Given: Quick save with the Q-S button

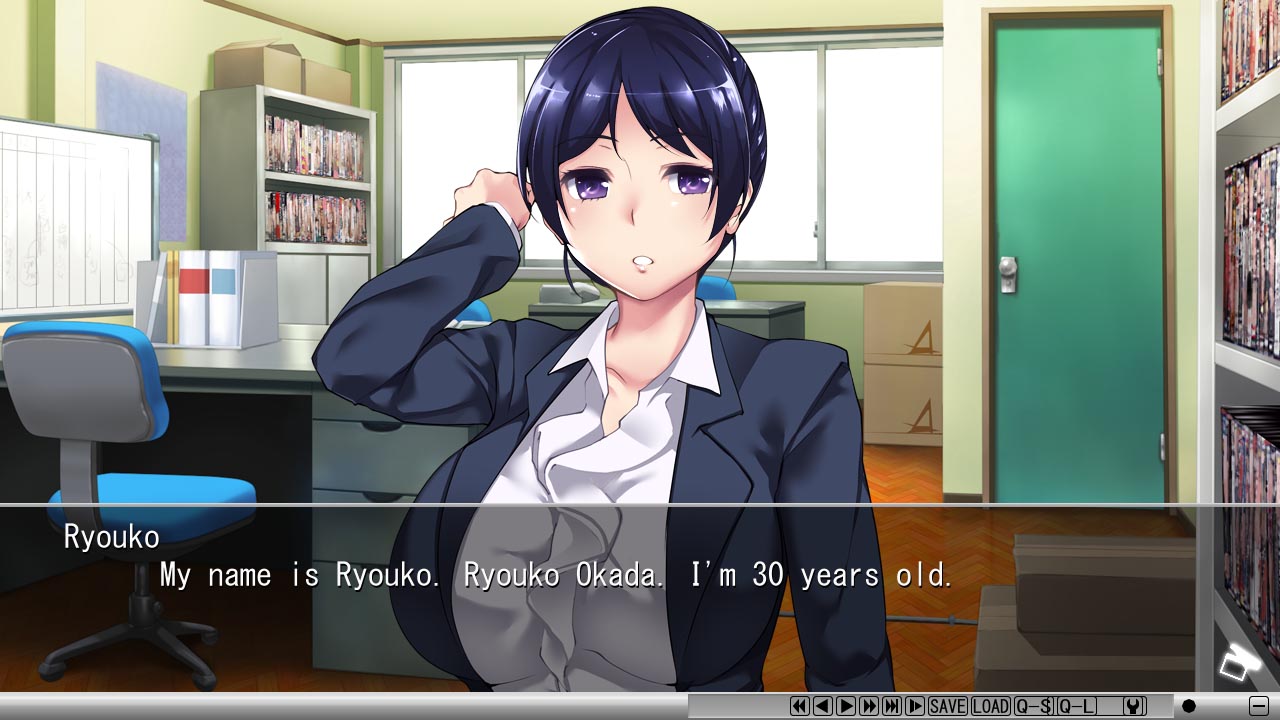Looking at the screenshot, I should point(1034,706).
